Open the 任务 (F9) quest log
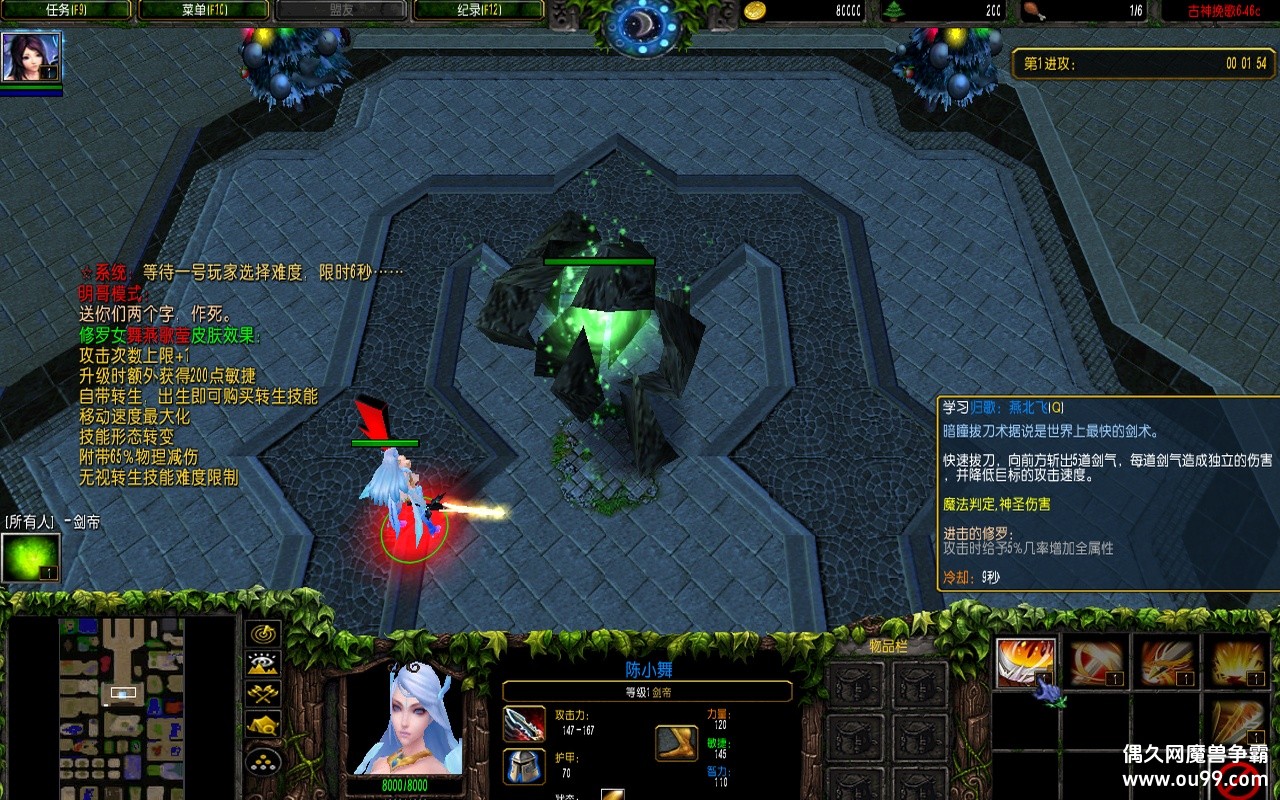This screenshot has width=1280, height=800. pos(67,10)
